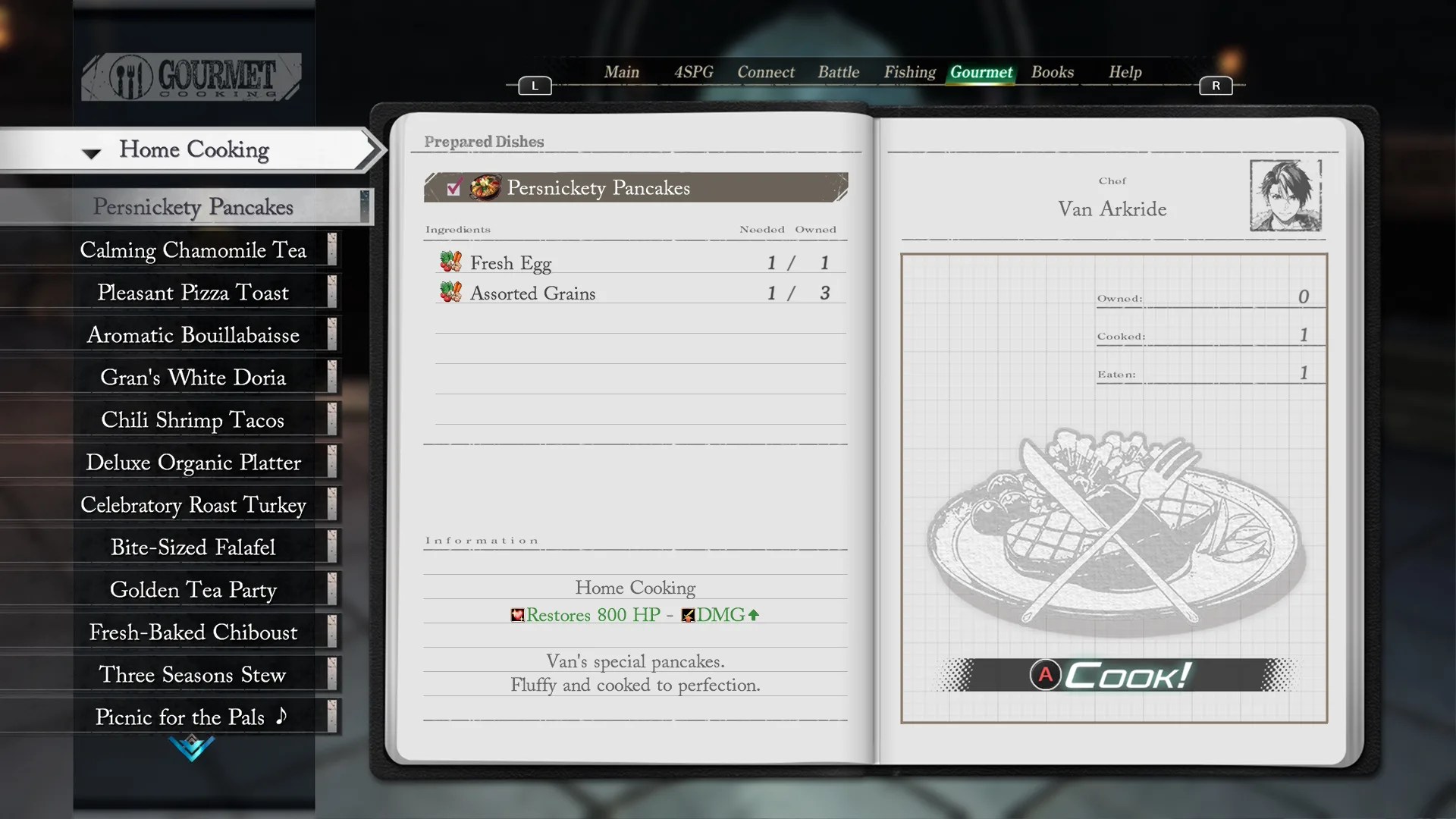Choose Chili Shrimp Tacos
This screenshot has width=1456, height=819.
coord(193,420)
